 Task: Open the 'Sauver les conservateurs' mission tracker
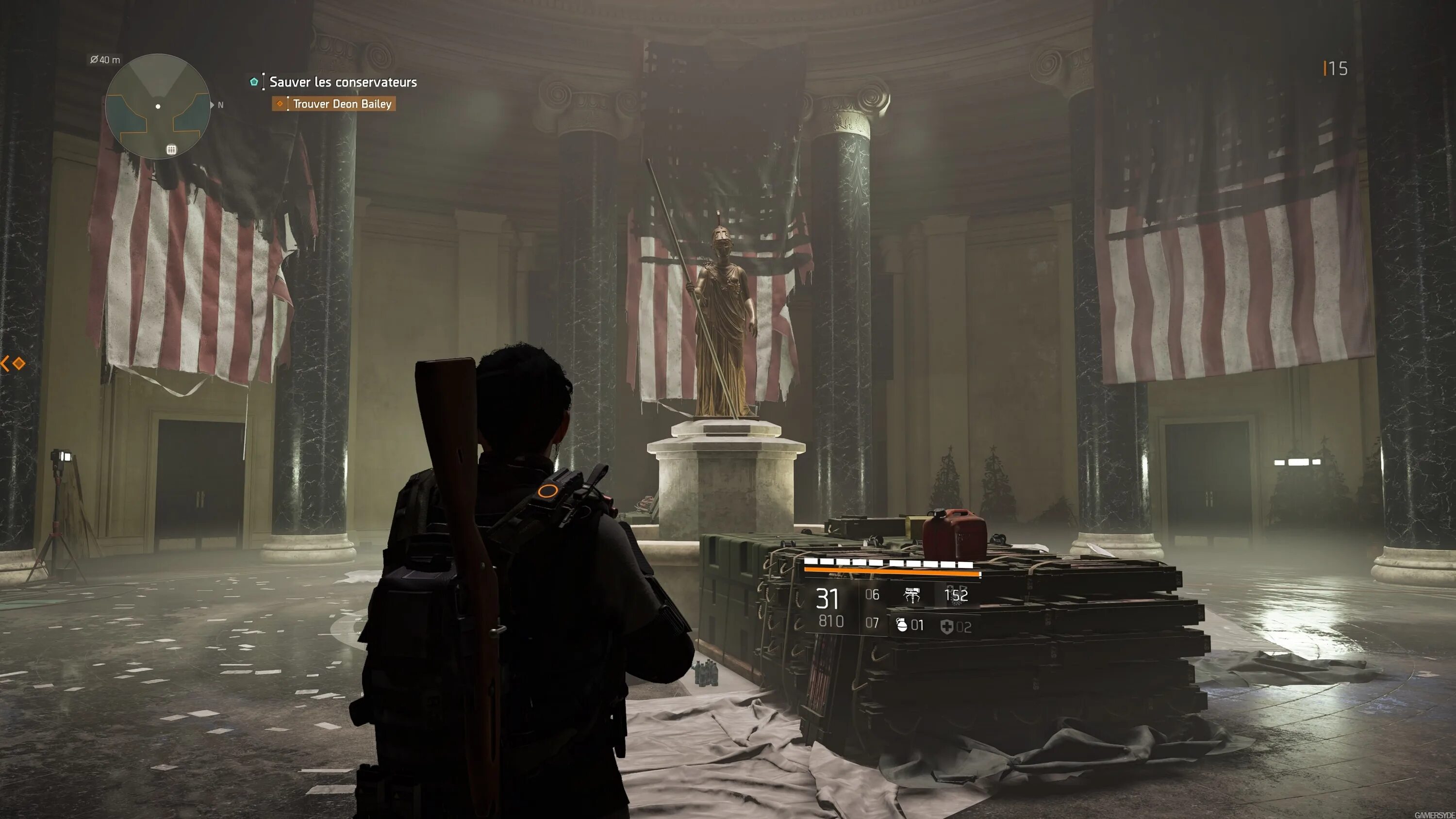(343, 82)
